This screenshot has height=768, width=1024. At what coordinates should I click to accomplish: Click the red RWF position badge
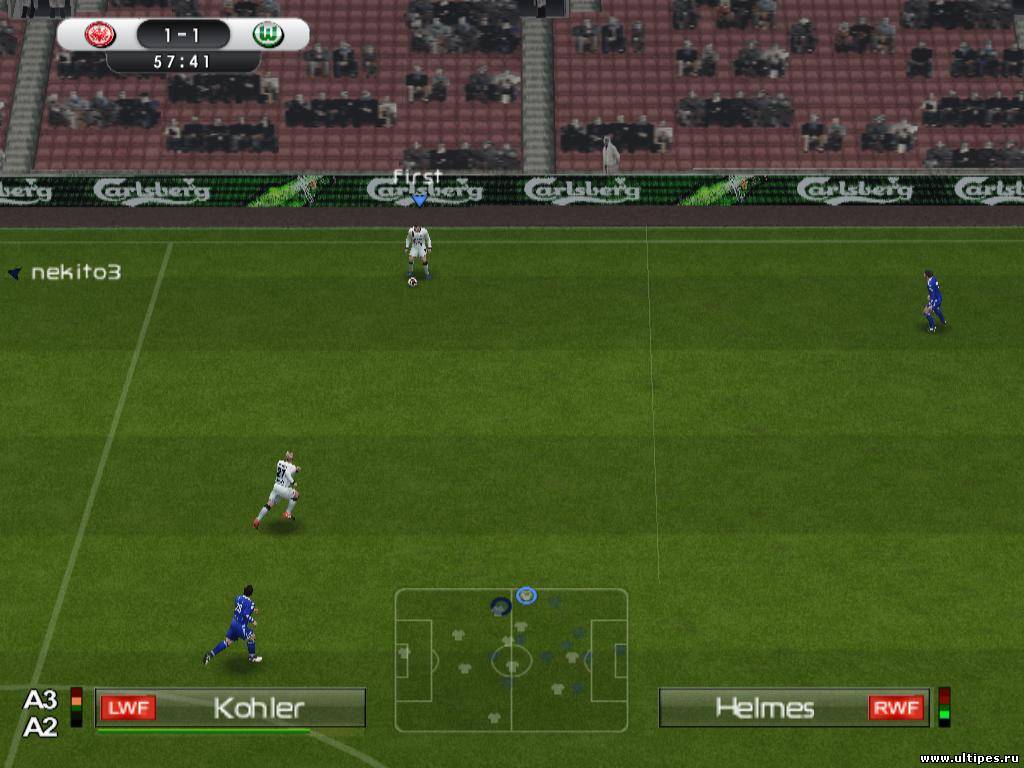point(896,708)
